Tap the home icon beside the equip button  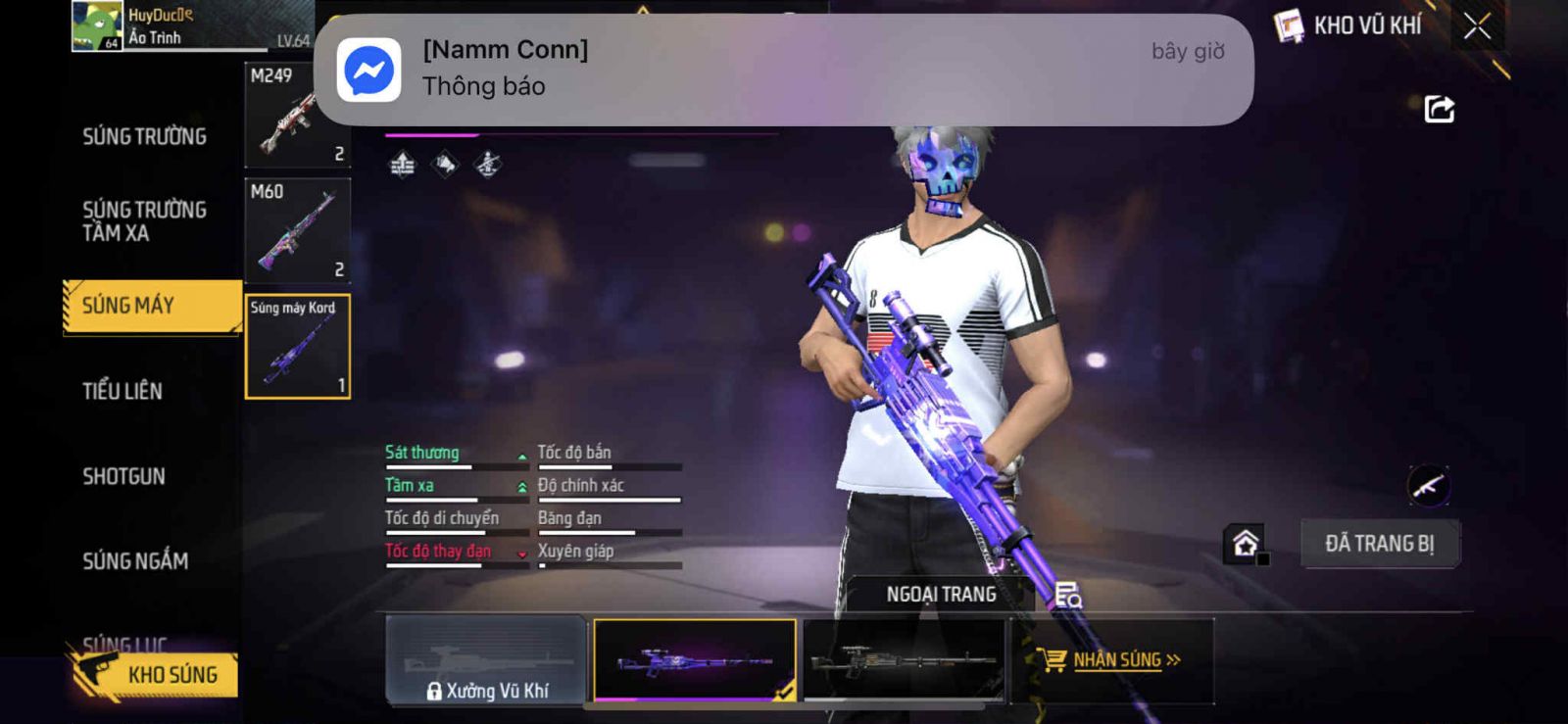1246,544
